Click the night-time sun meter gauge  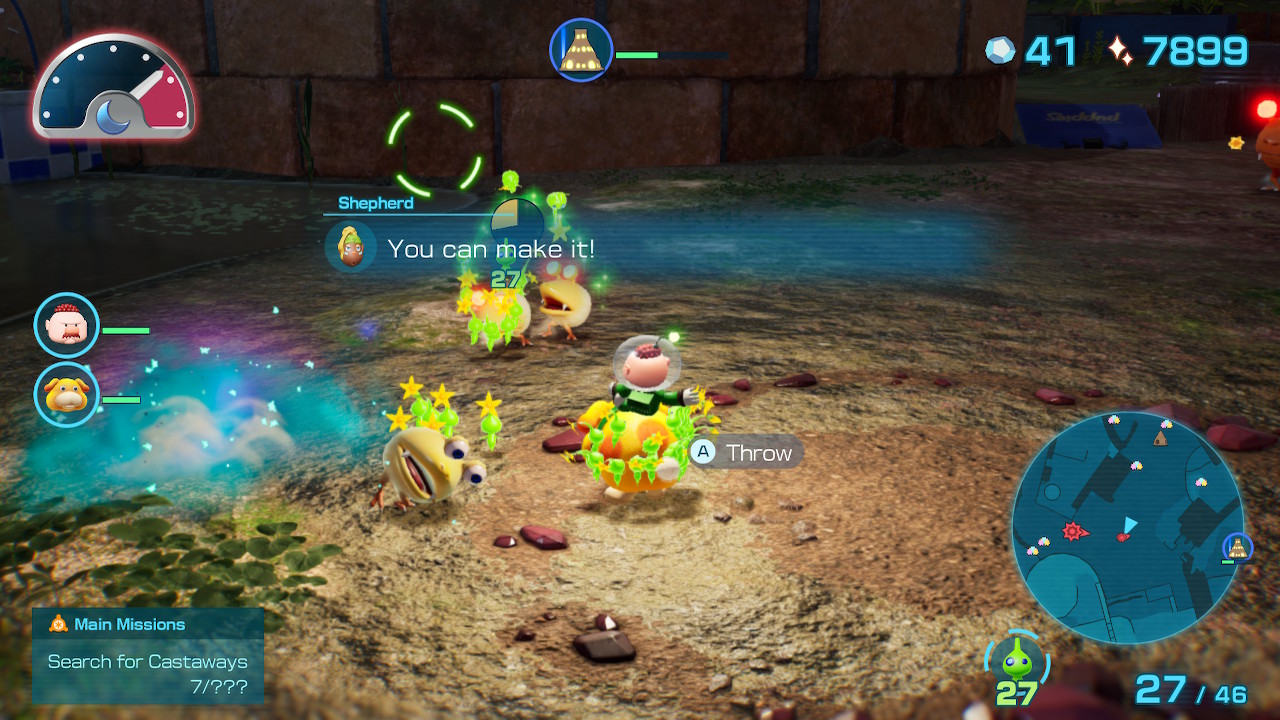point(113,87)
